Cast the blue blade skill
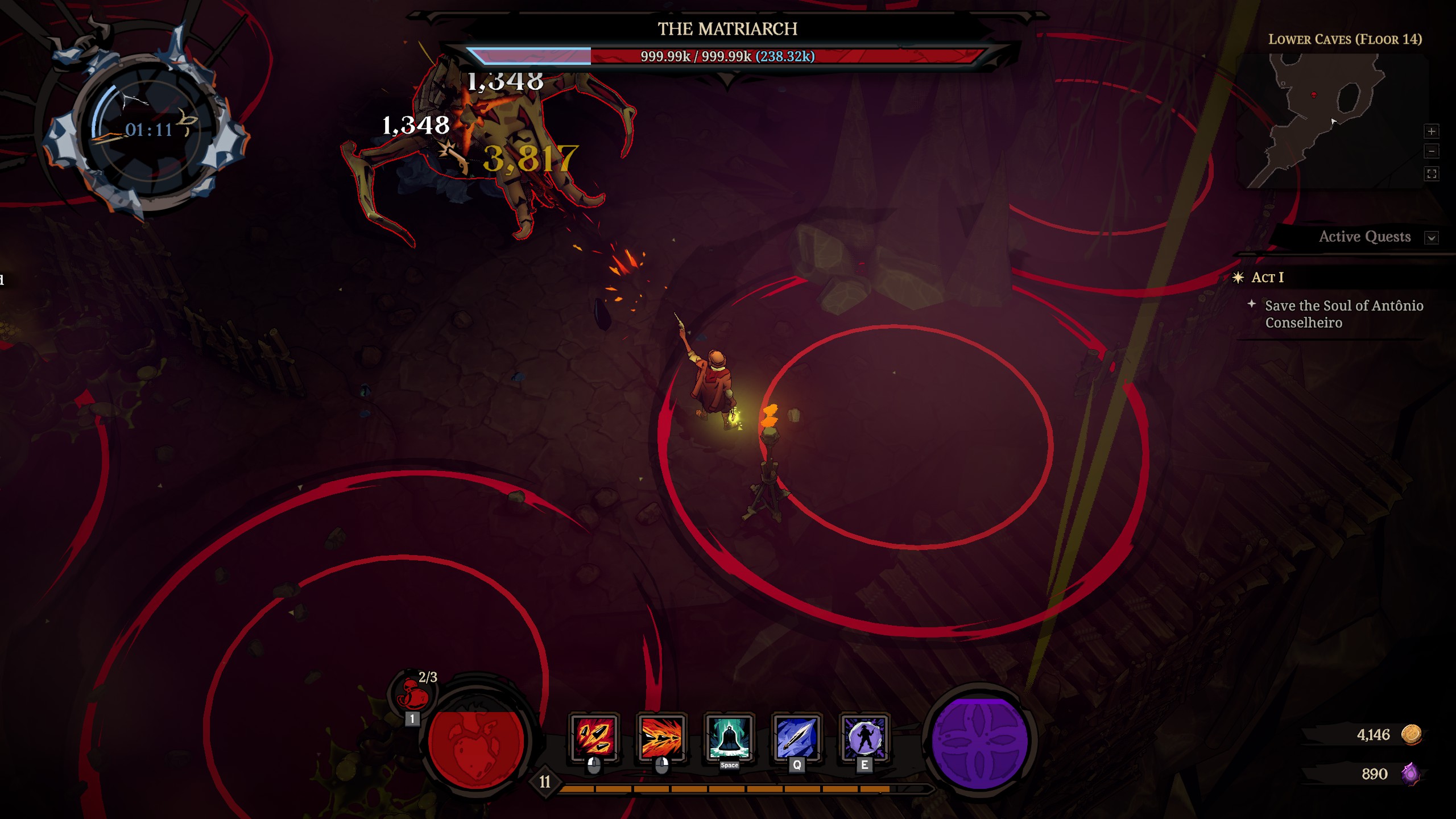Screen dimensions: 1456x819 796,737
